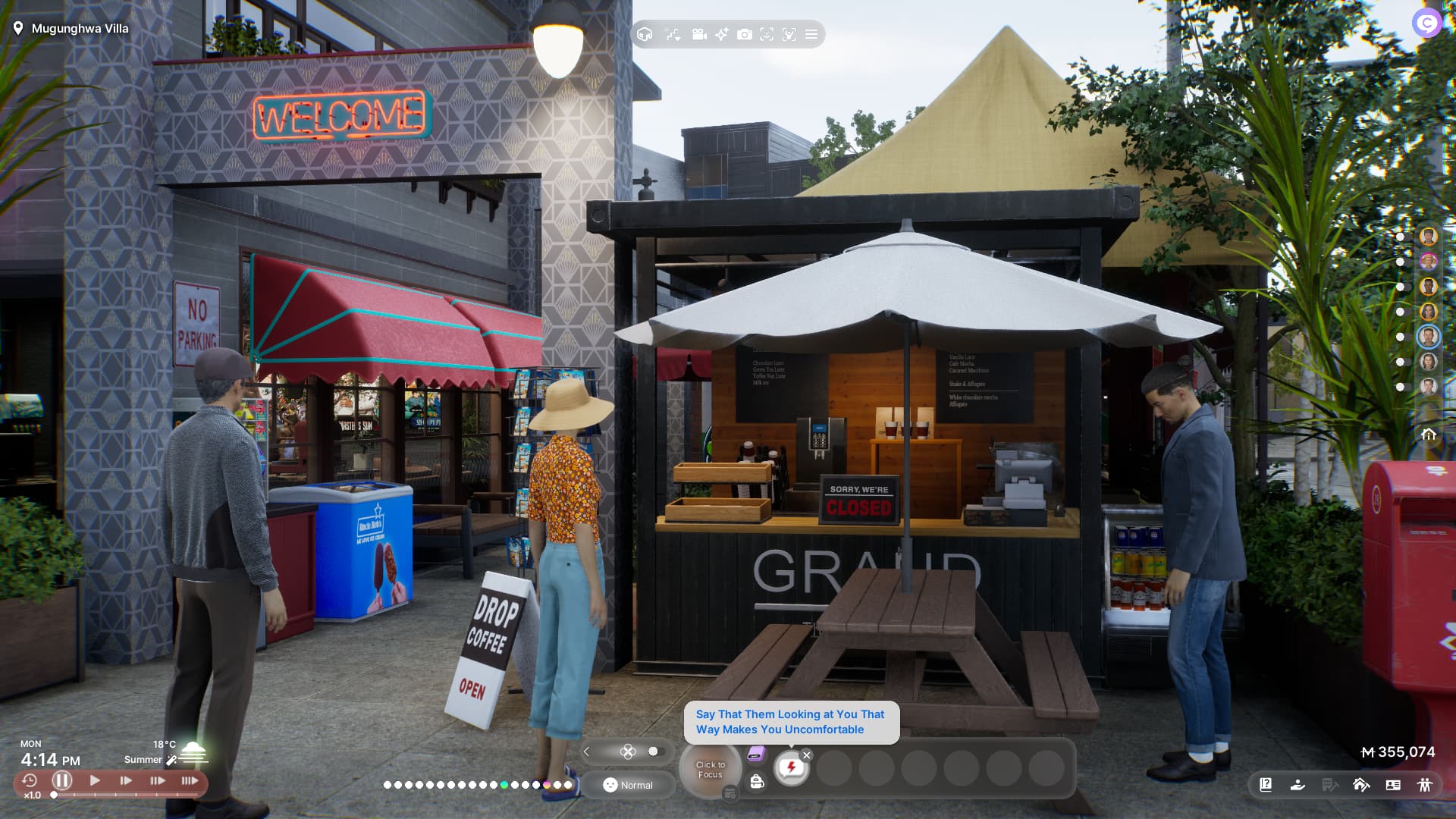Select the queued red lightning speech action

791,768
